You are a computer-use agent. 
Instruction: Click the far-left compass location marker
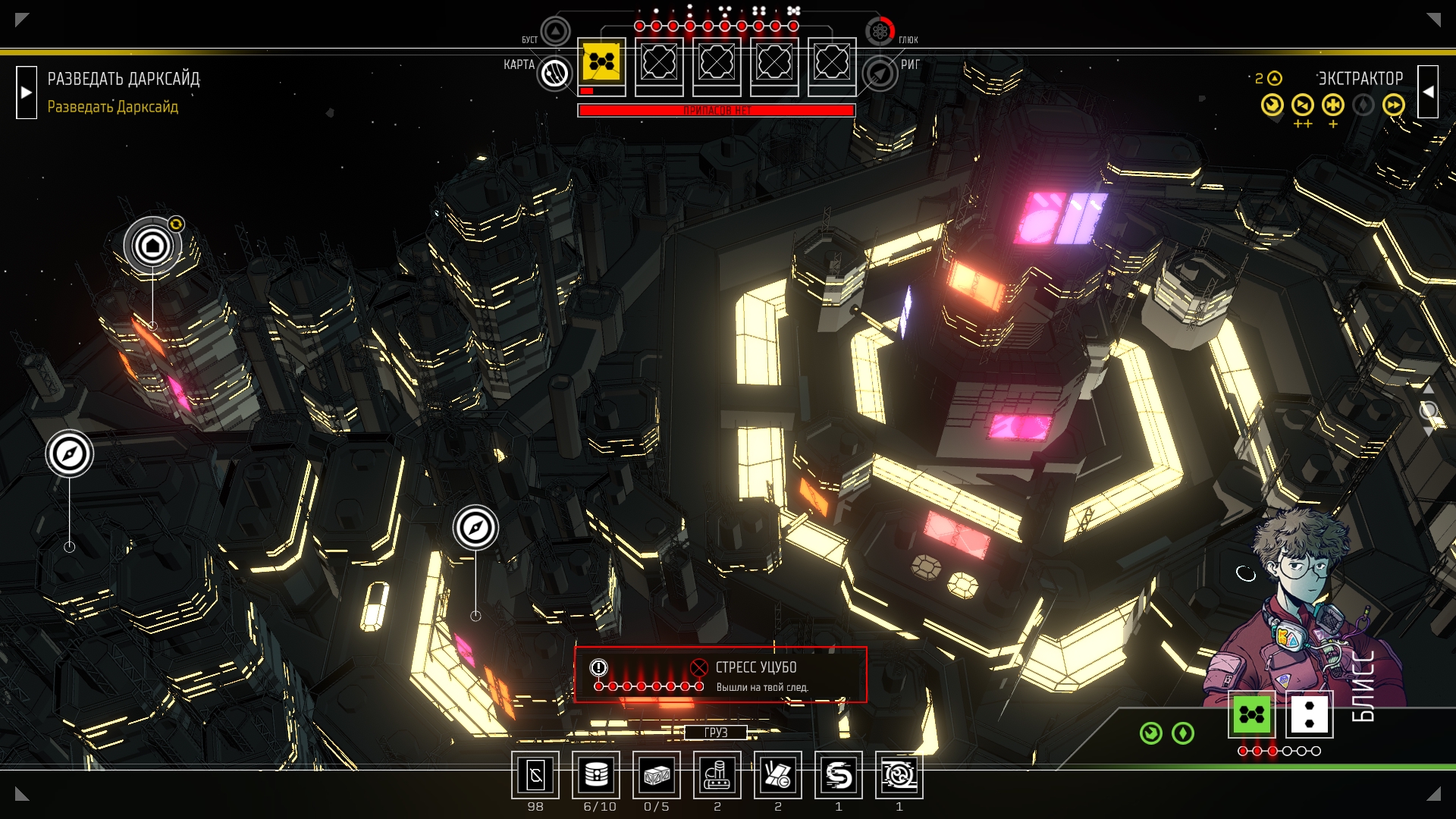pyautogui.click(x=69, y=453)
